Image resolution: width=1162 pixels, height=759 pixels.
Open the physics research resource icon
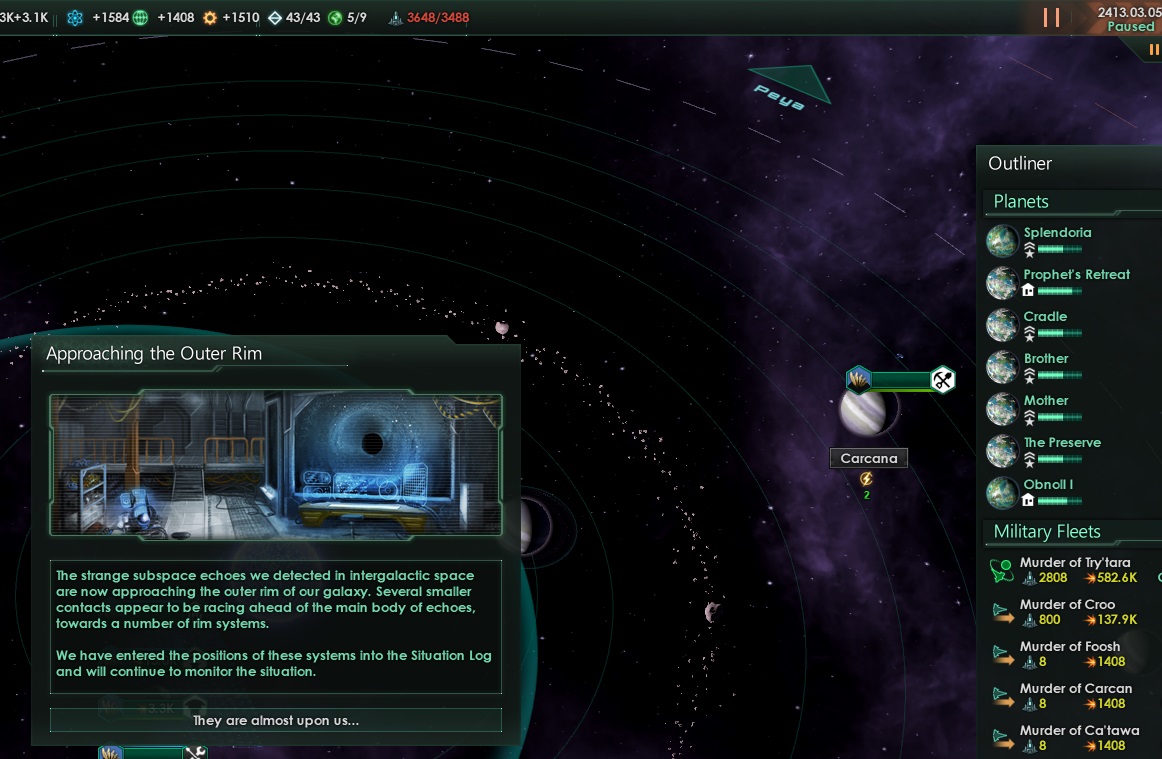[x=75, y=18]
